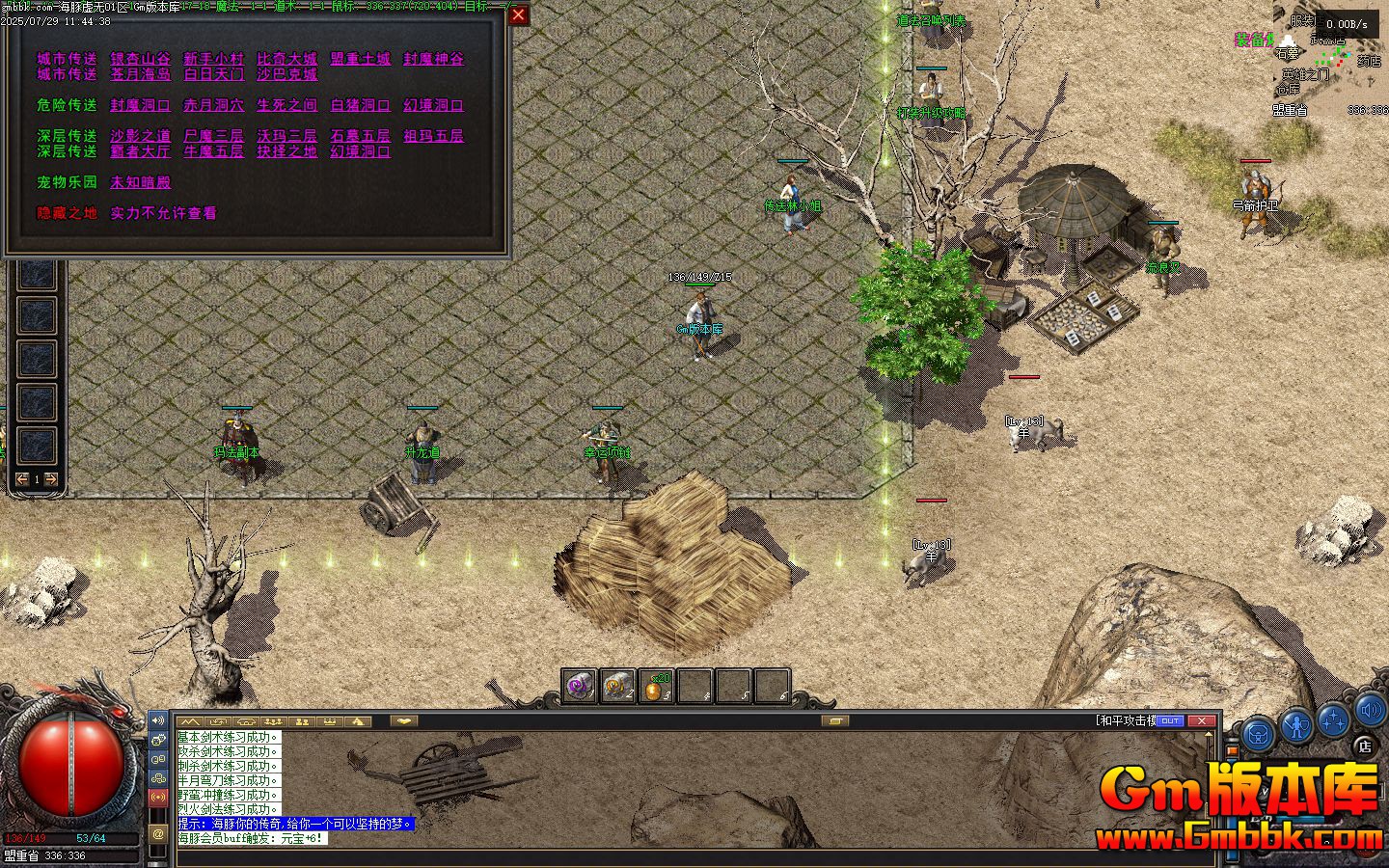The height and width of the screenshot is (868, 1389).
Task: Teleport to 银杏山谷
Action: click(x=140, y=59)
